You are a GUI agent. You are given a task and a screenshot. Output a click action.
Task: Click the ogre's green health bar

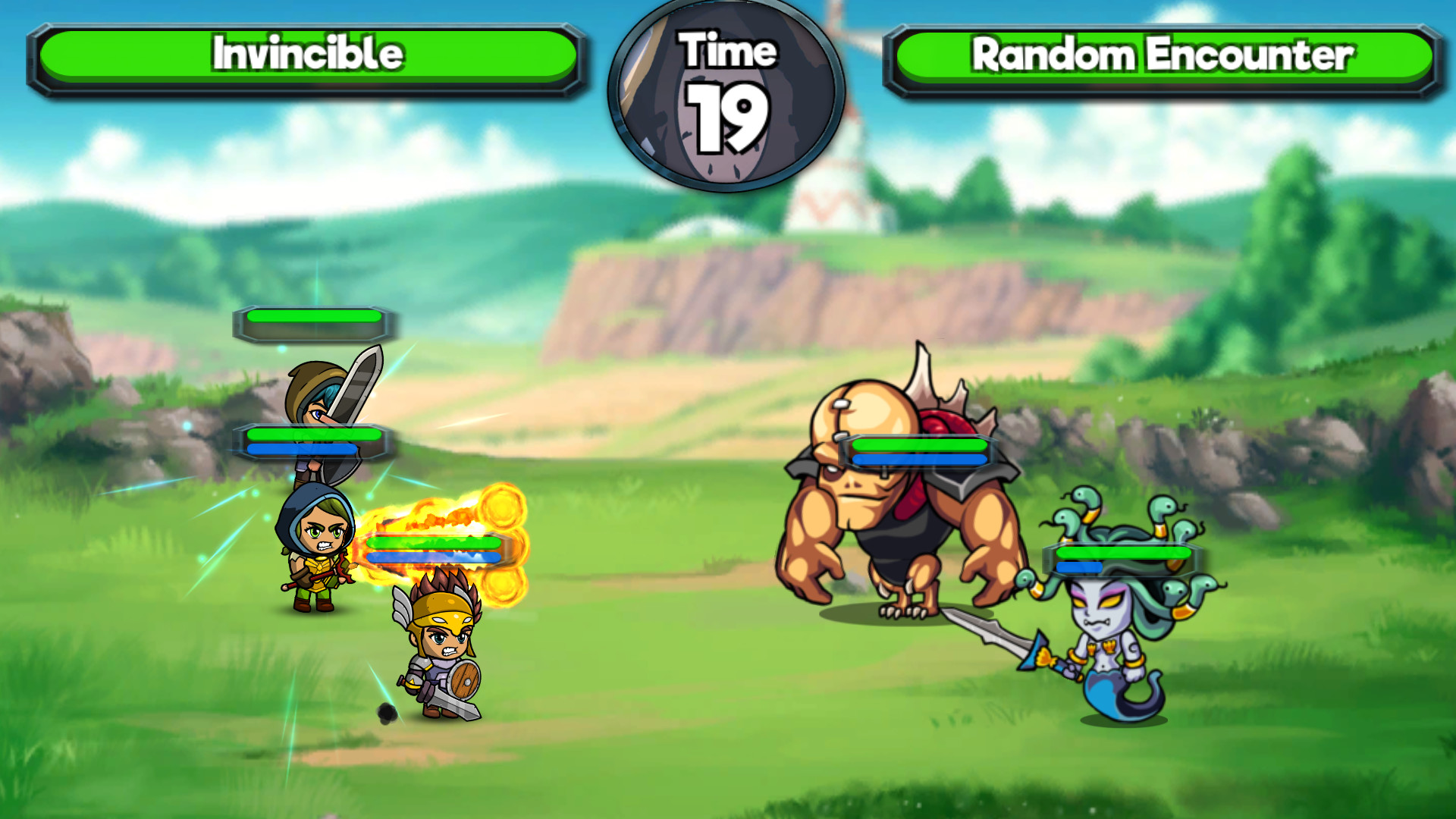click(918, 446)
